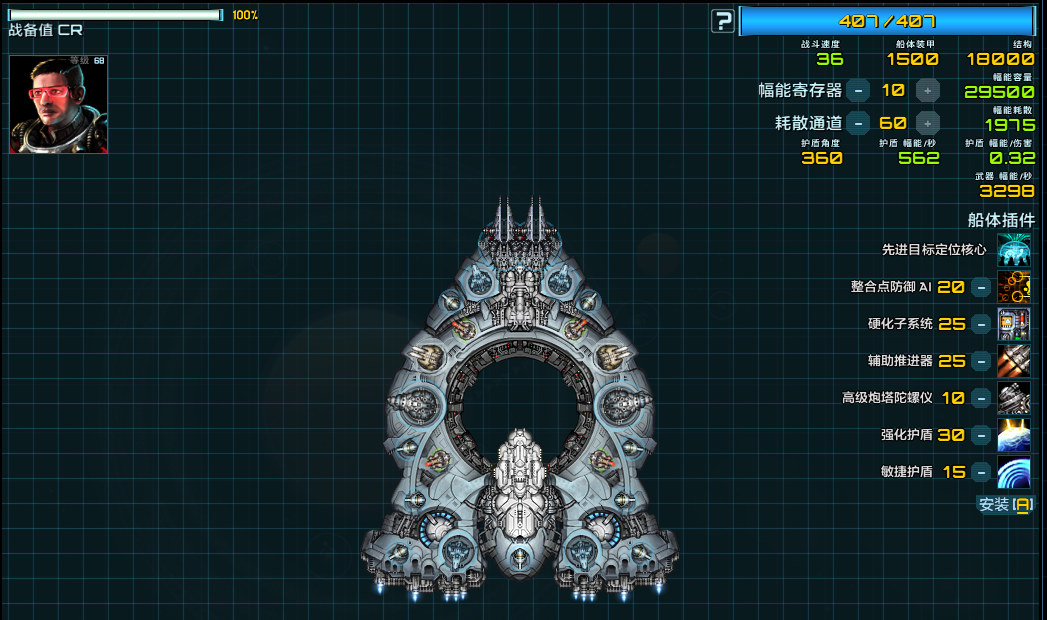The image size is (1047, 620).
Task: Click the 整合点防御 AI hullmod icon
Action: [x=1014, y=287]
